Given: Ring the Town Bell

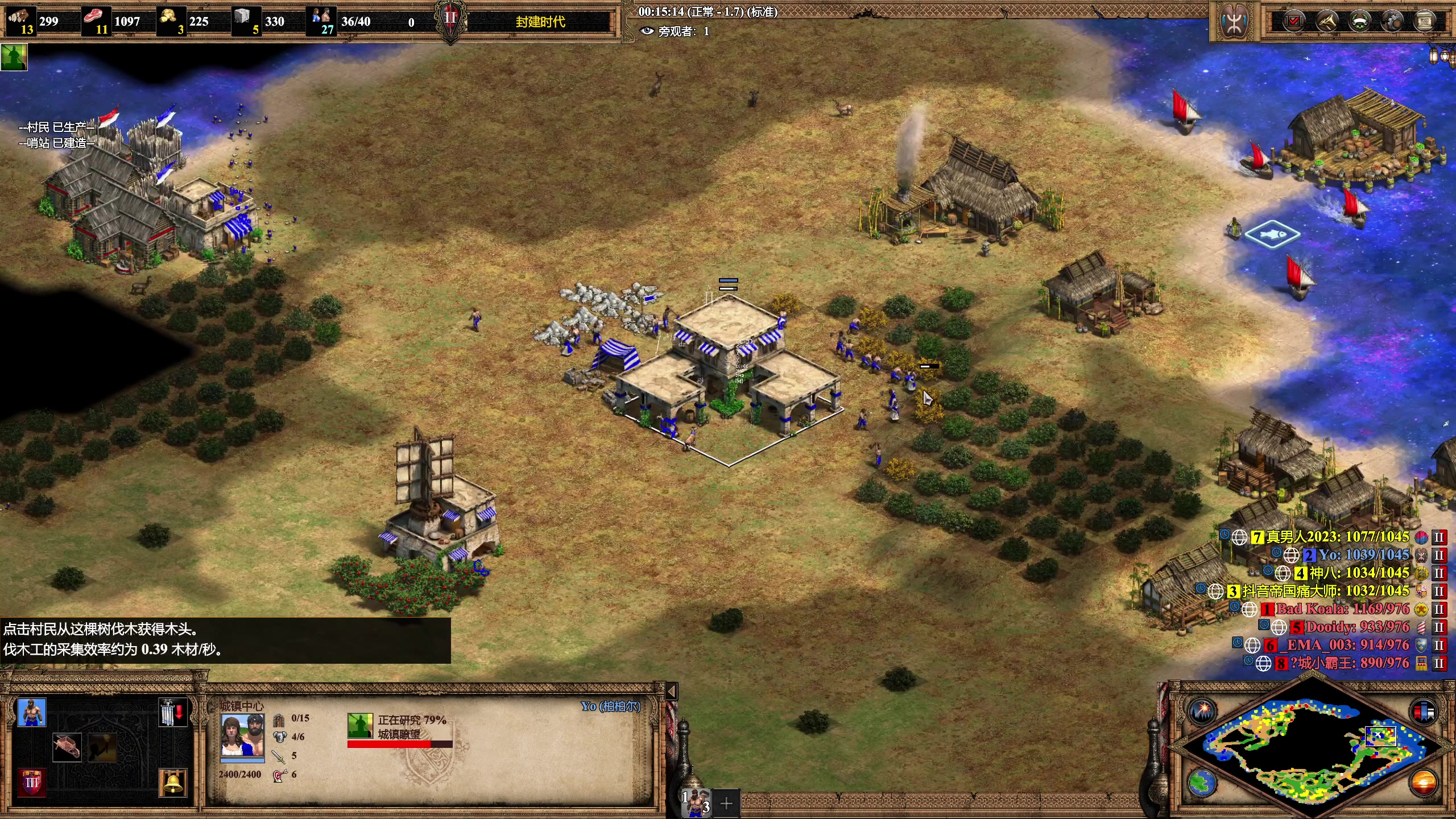Looking at the screenshot, I should [x=173, y=782].
